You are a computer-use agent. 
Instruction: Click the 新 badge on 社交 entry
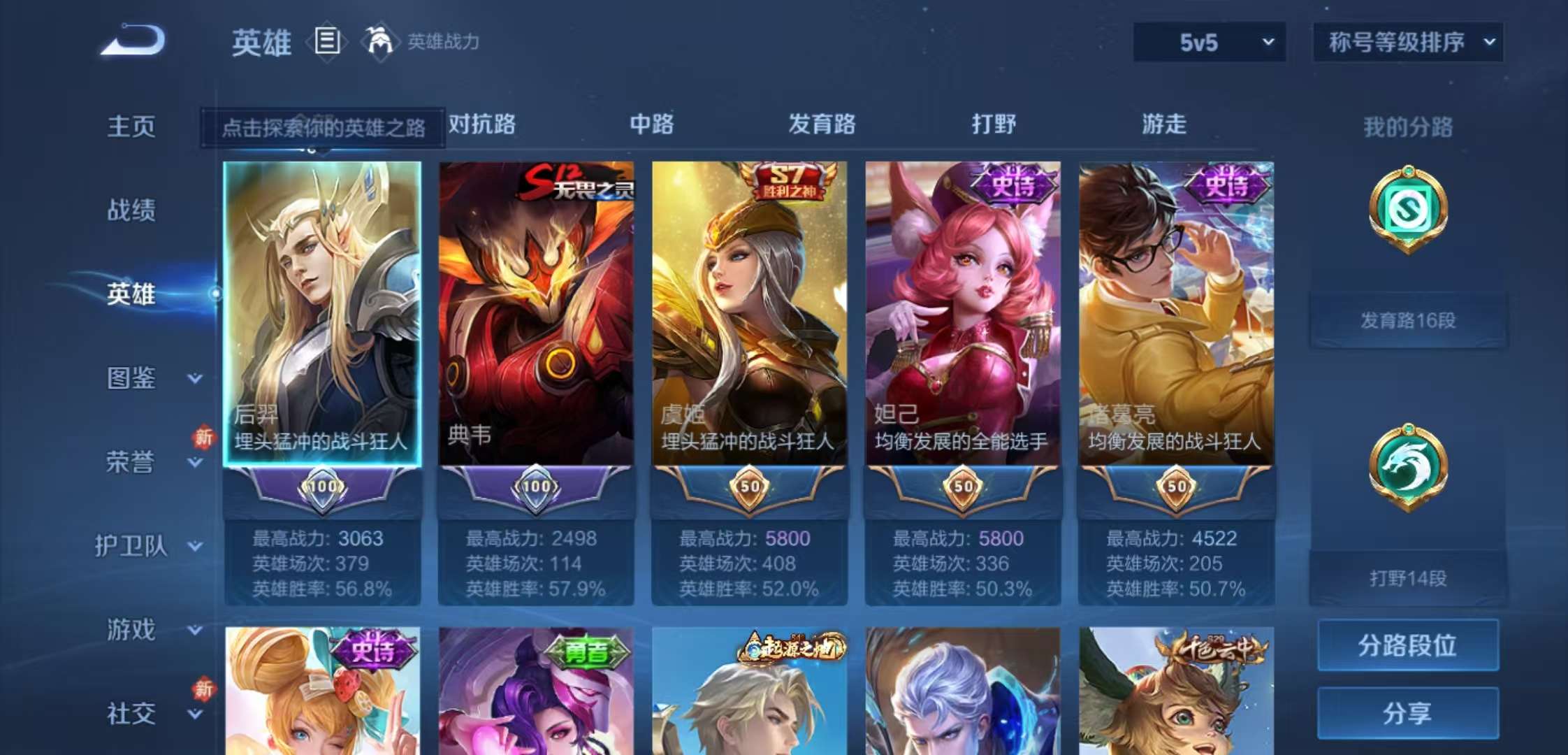pyautogui.click(x=203, y=688)
